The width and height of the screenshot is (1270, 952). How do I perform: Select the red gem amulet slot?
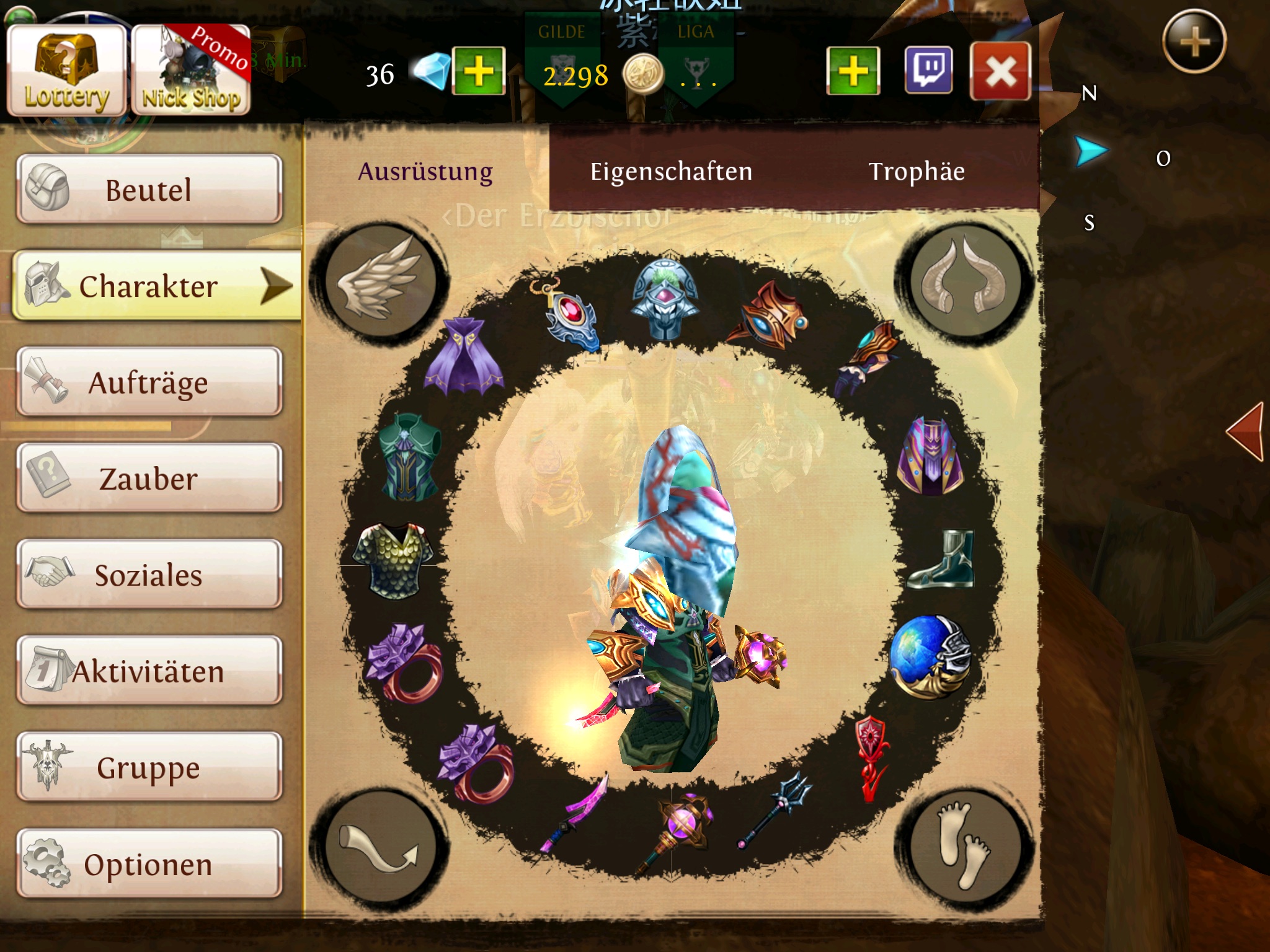tap(567, 315)
